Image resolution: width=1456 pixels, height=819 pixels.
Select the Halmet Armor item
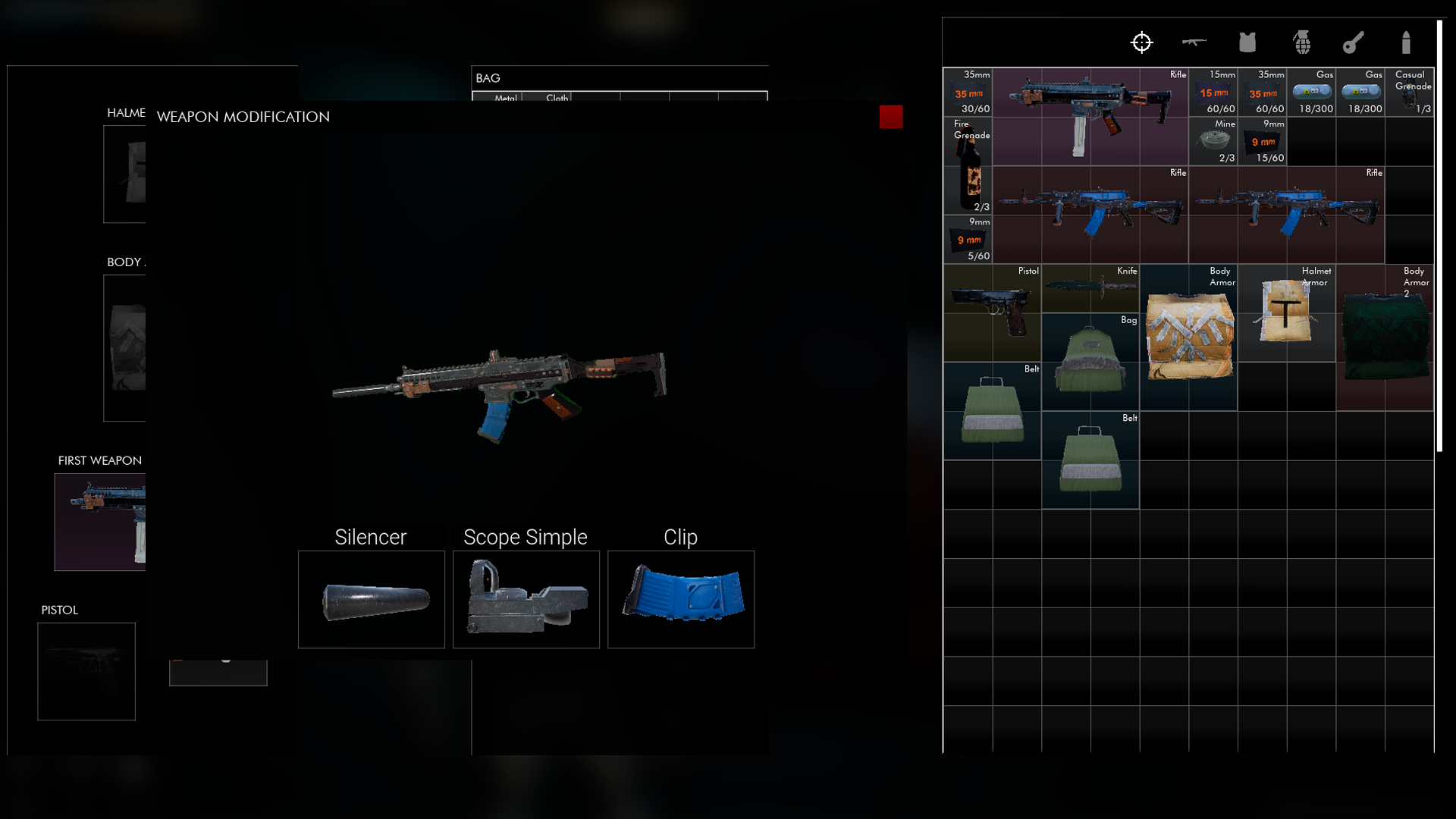click(1287, 311)
